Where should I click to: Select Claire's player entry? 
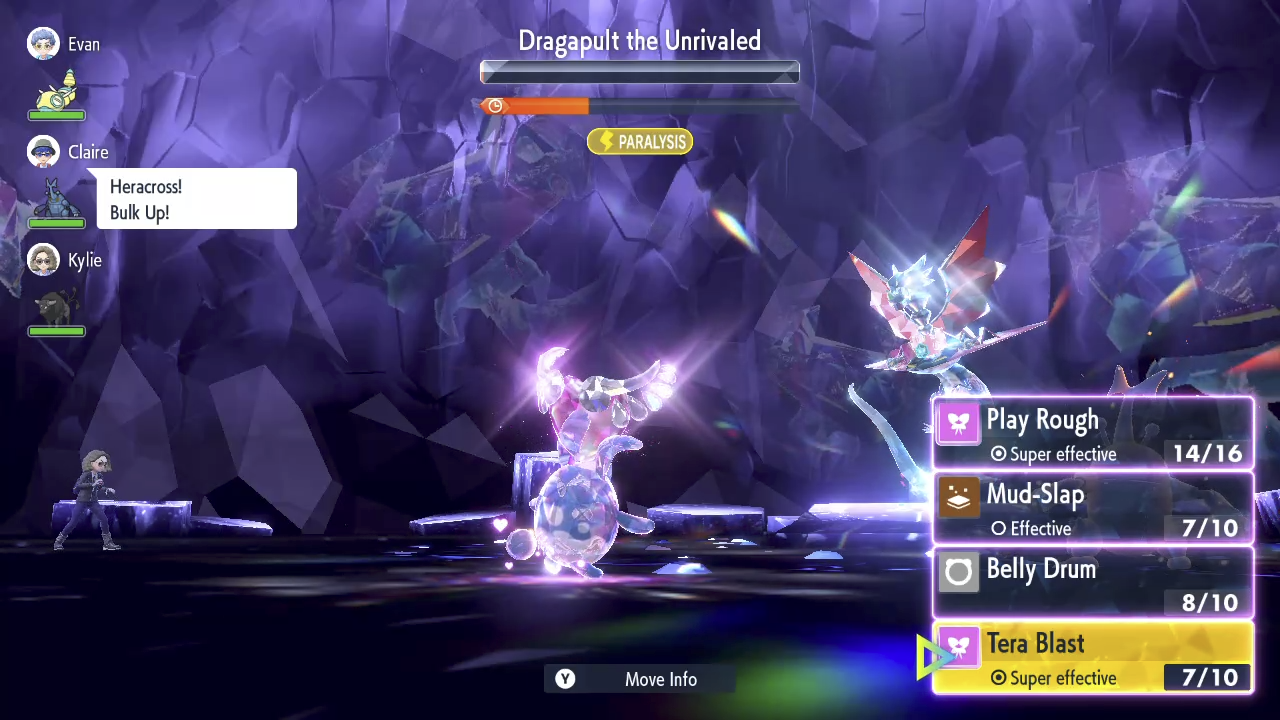coord(68,152)
